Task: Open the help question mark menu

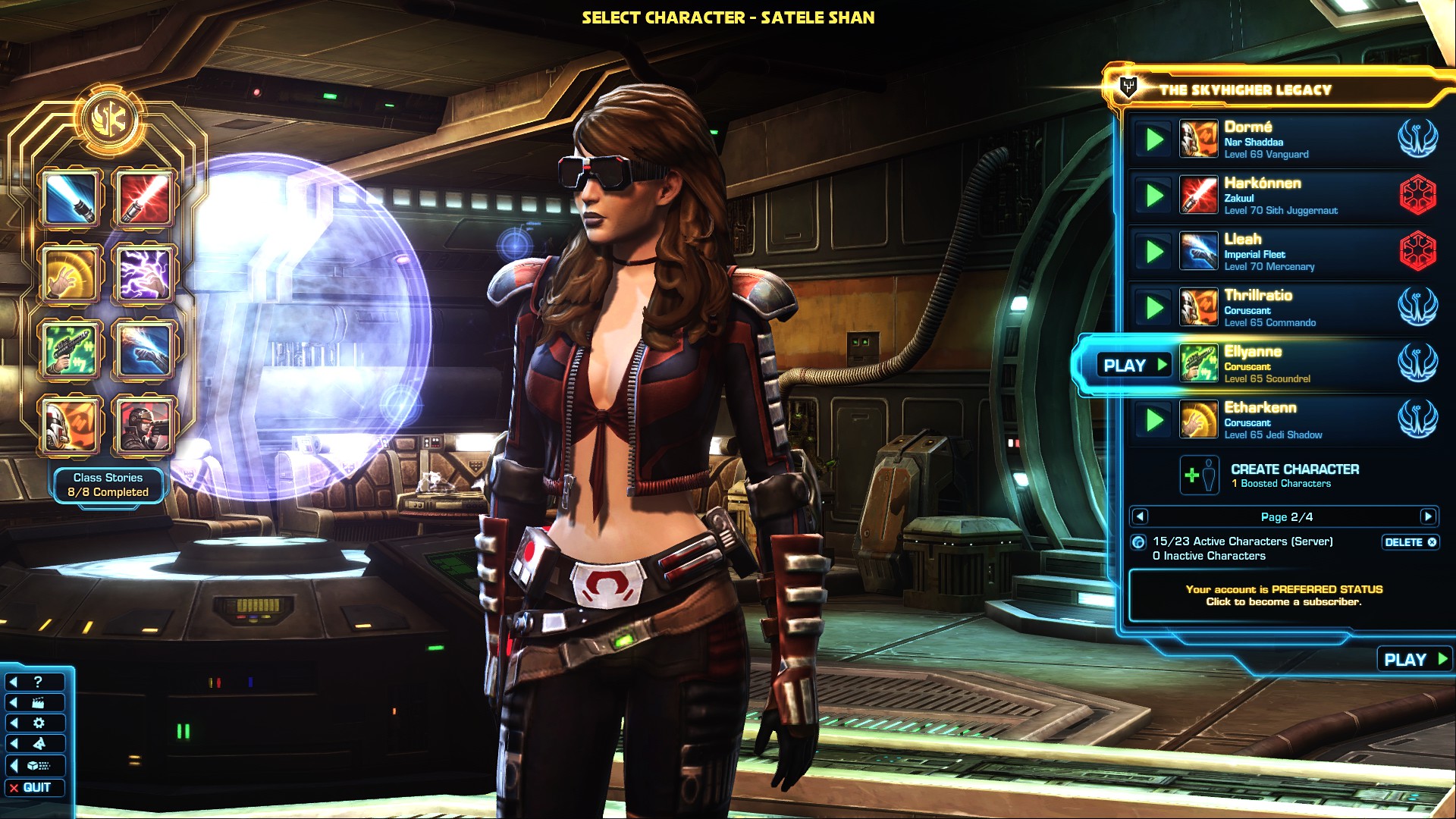Action: (35, 682)
